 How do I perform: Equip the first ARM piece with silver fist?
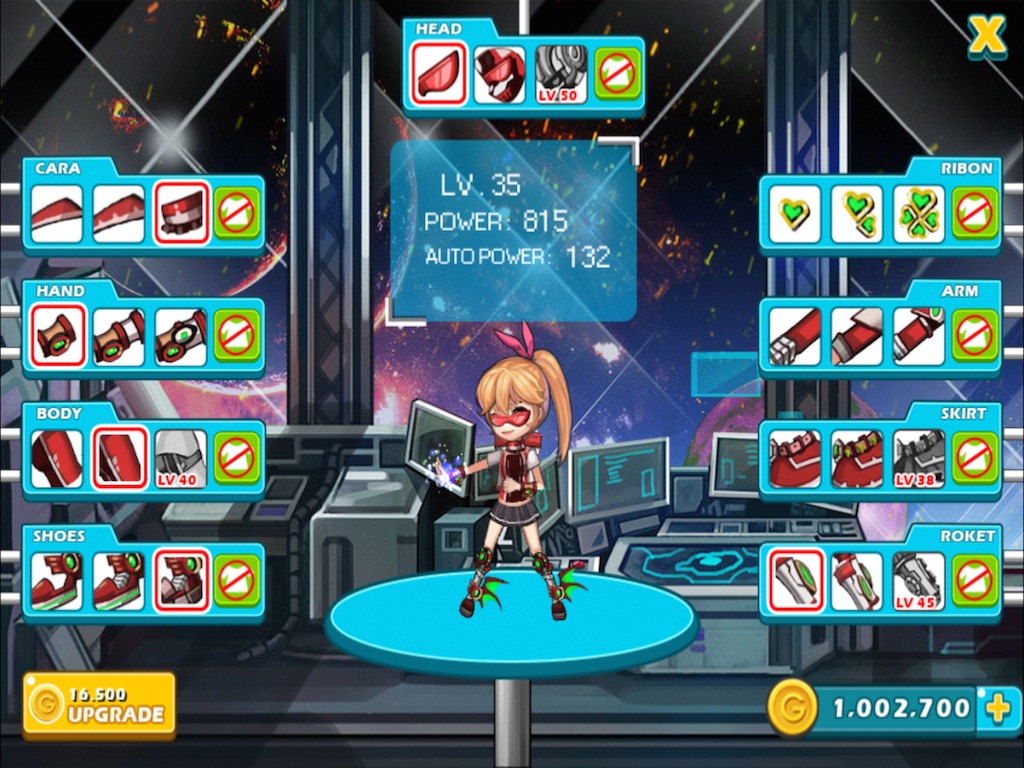795,336
